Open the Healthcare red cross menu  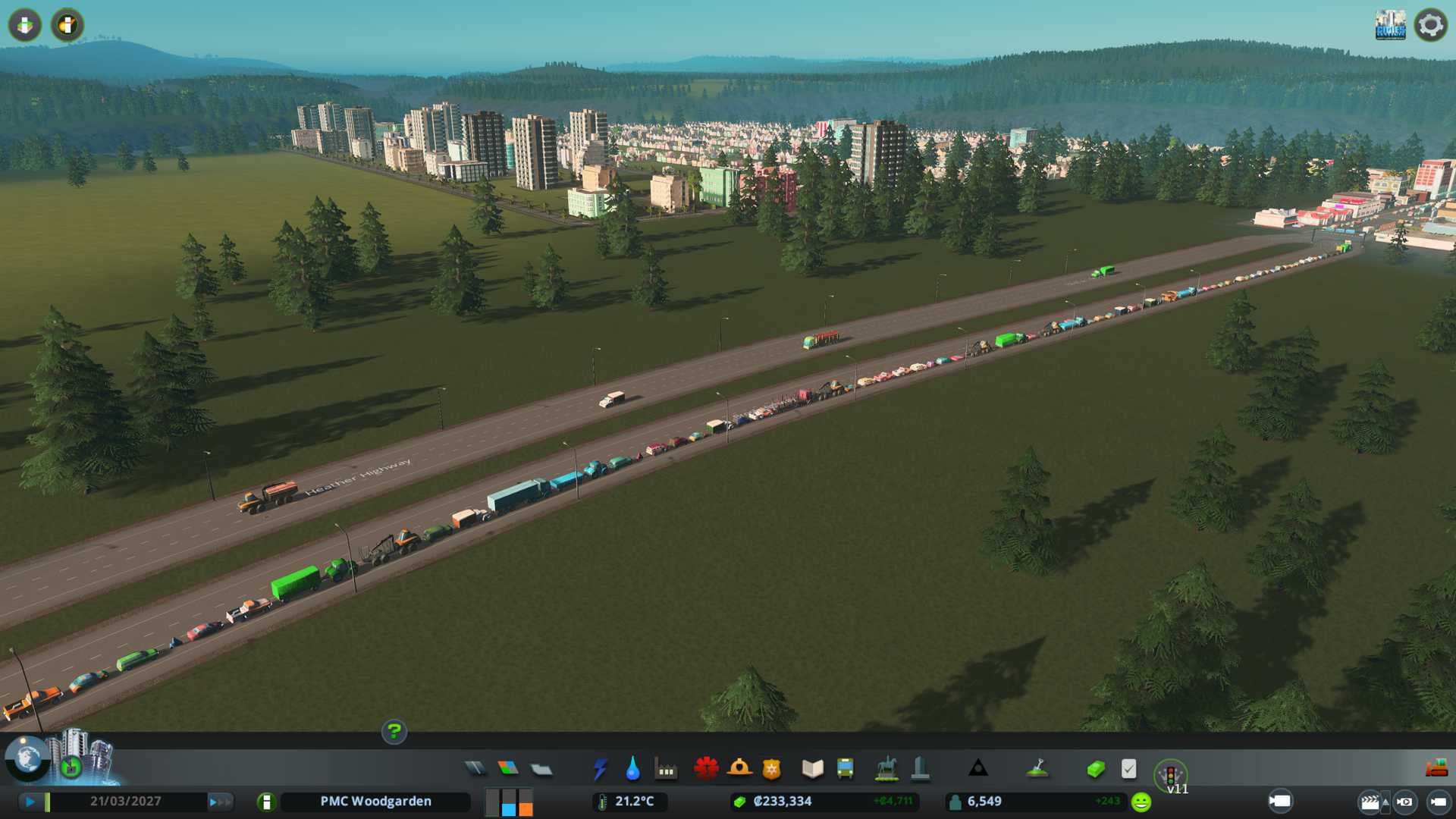pos(706,769)
